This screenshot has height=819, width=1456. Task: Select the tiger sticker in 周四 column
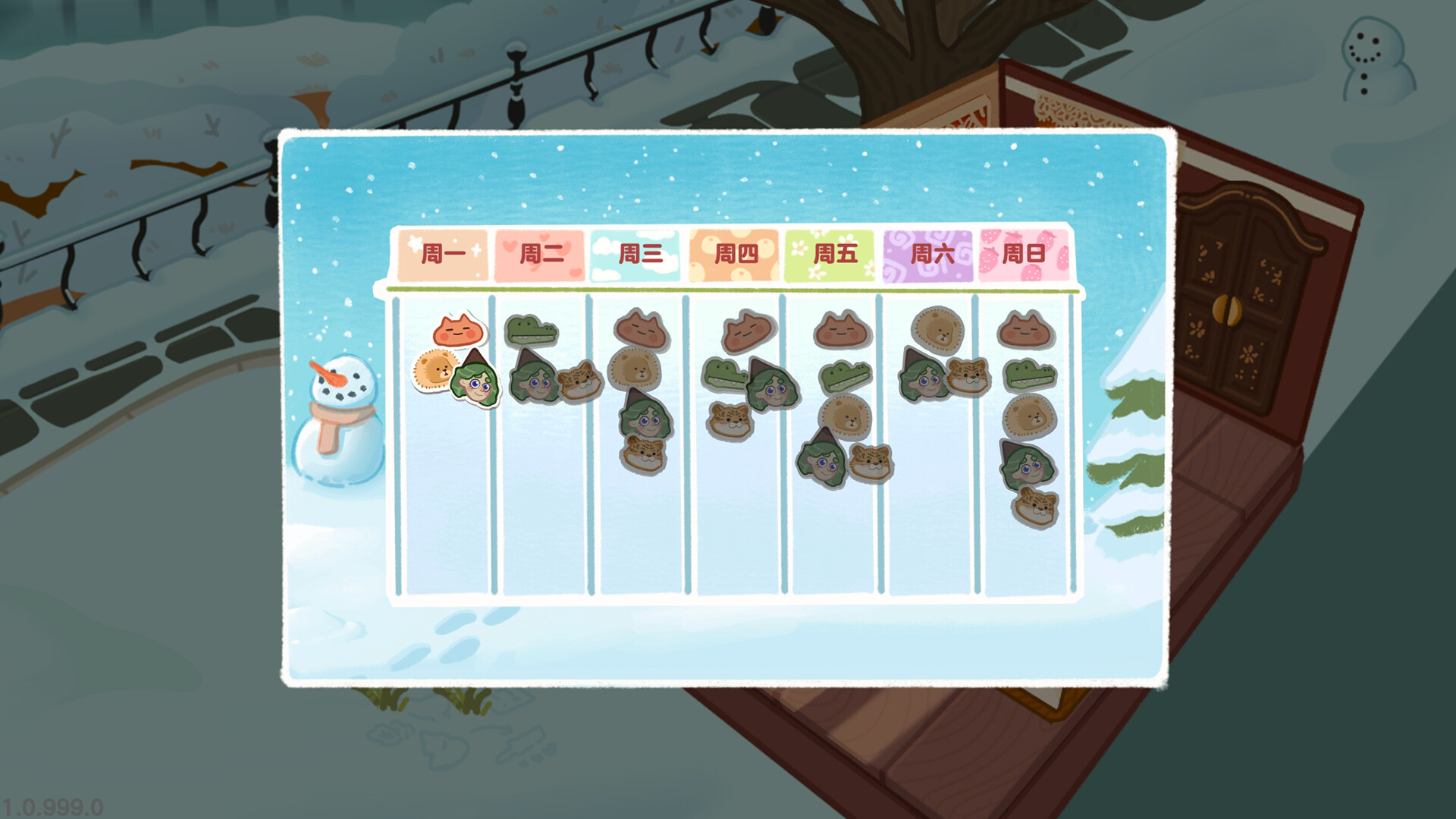pos(730,421)
